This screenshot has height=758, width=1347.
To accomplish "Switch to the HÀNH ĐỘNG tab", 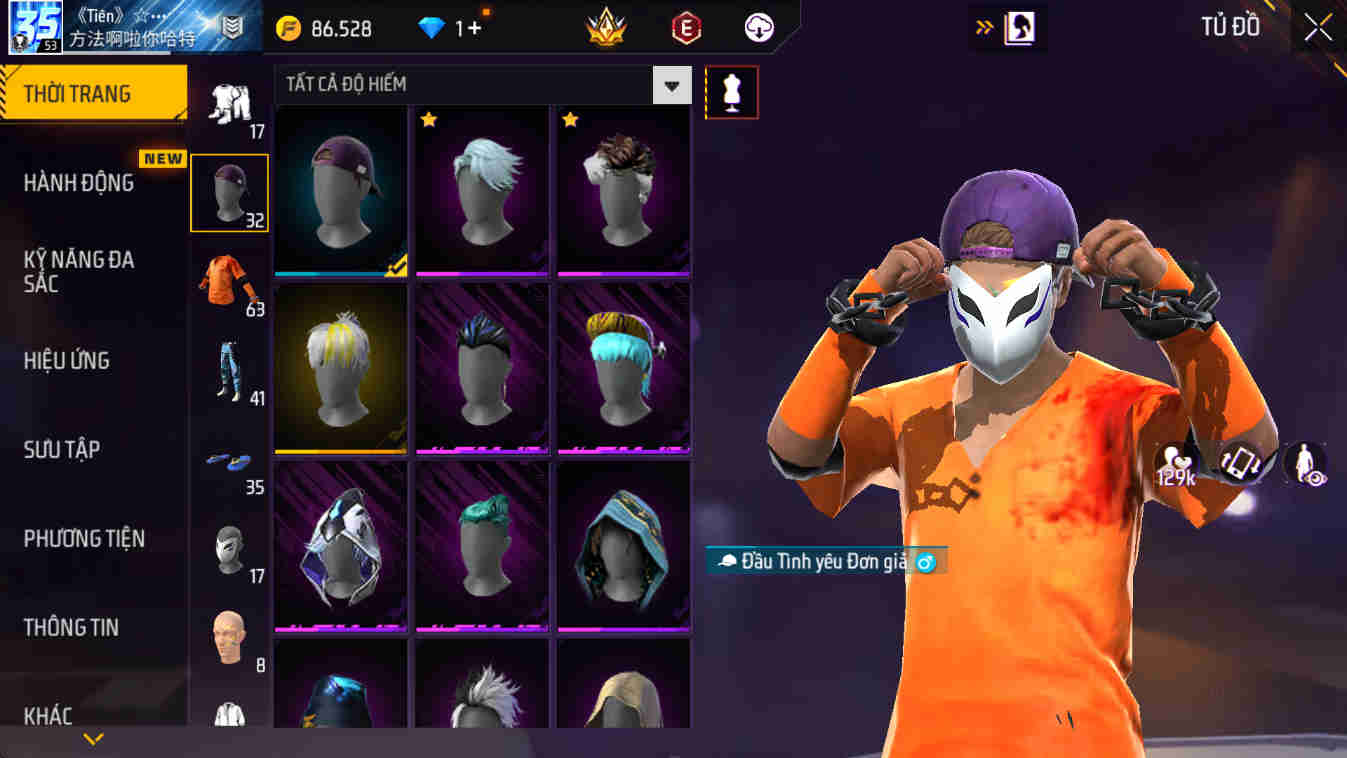I will pyautogui.click(x=78, y=183).
